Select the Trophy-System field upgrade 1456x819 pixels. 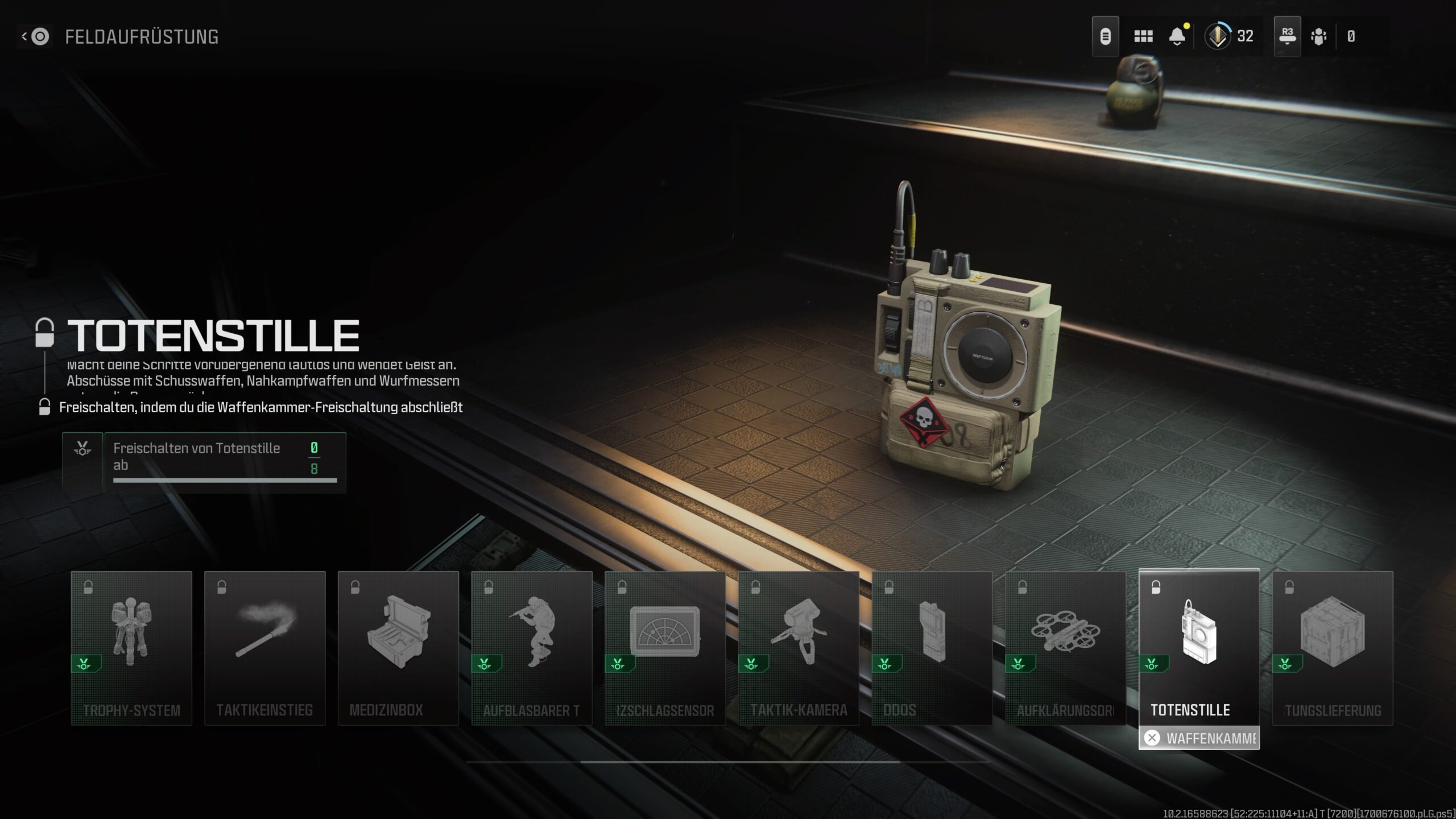131,648
